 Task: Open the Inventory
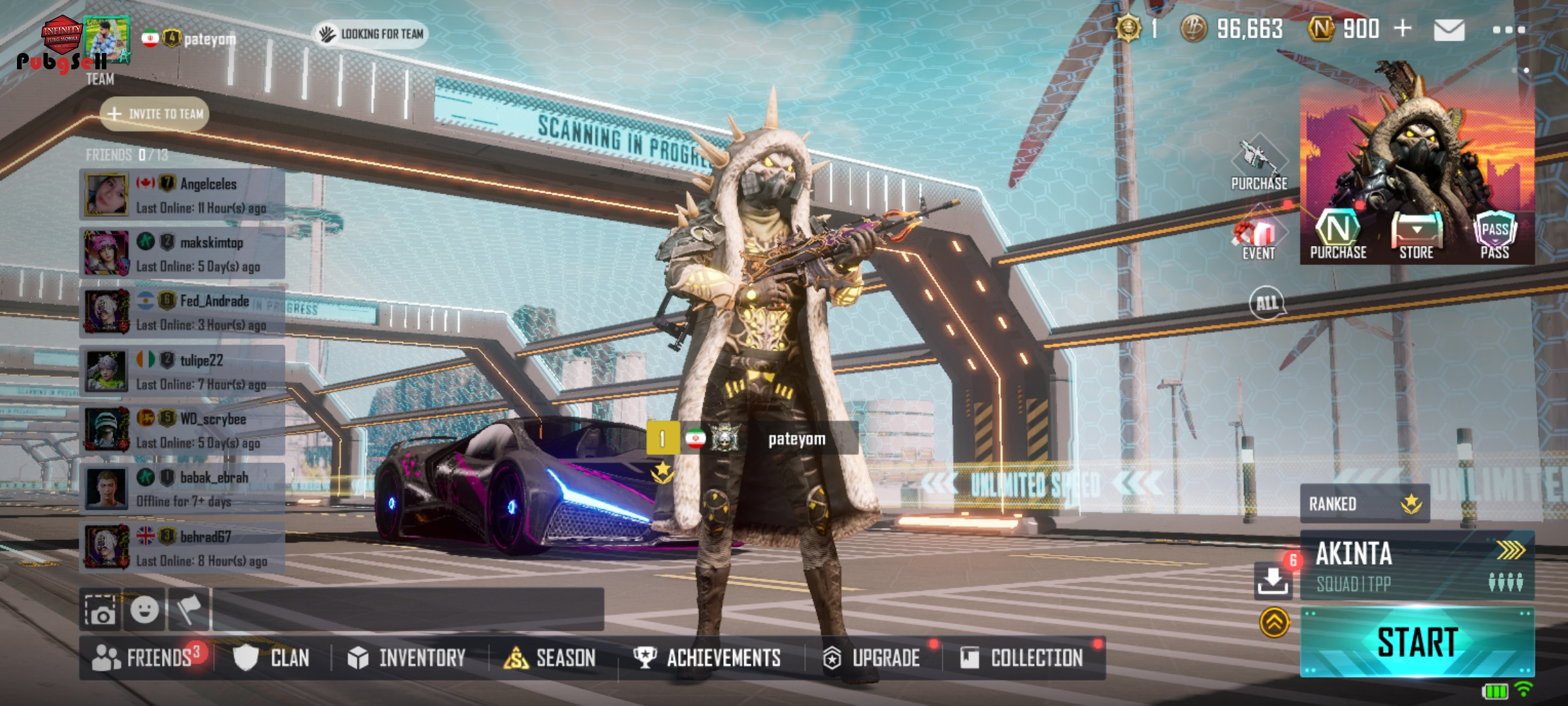click(408, 658)
